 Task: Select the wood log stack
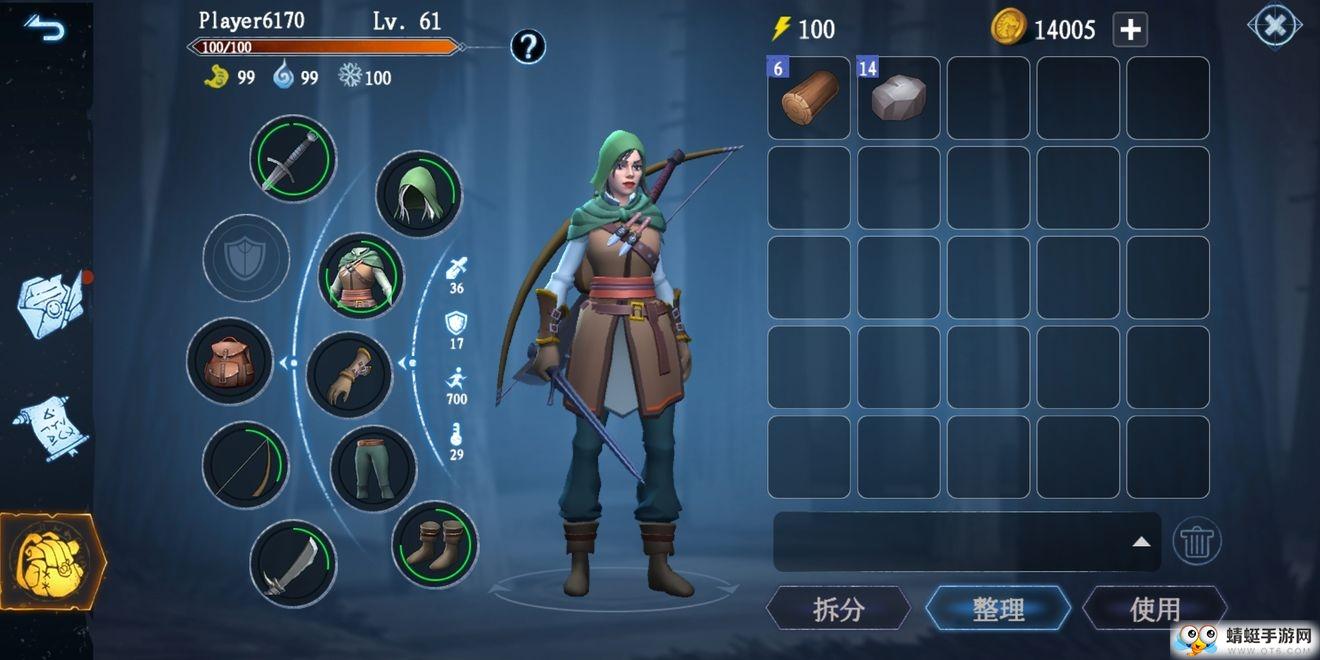[x=809, y=98]
